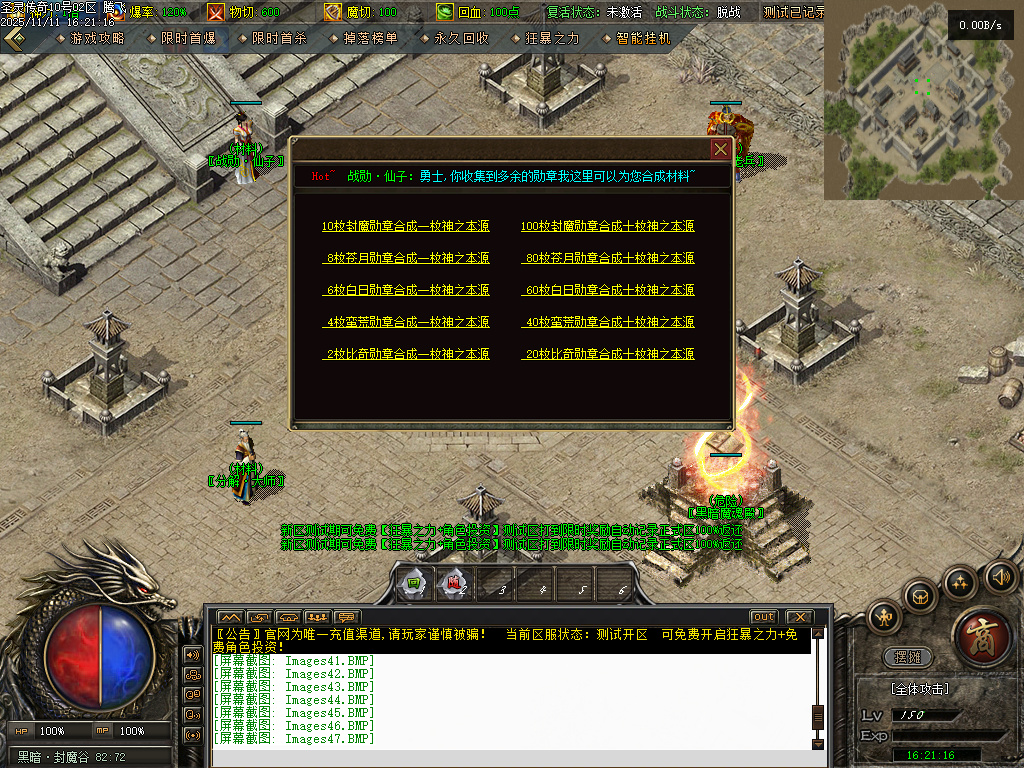The image size is (1024, 768).
Task: Select the 4枚蛮荒勋章 synthesis option
Action: coord(407,323)
